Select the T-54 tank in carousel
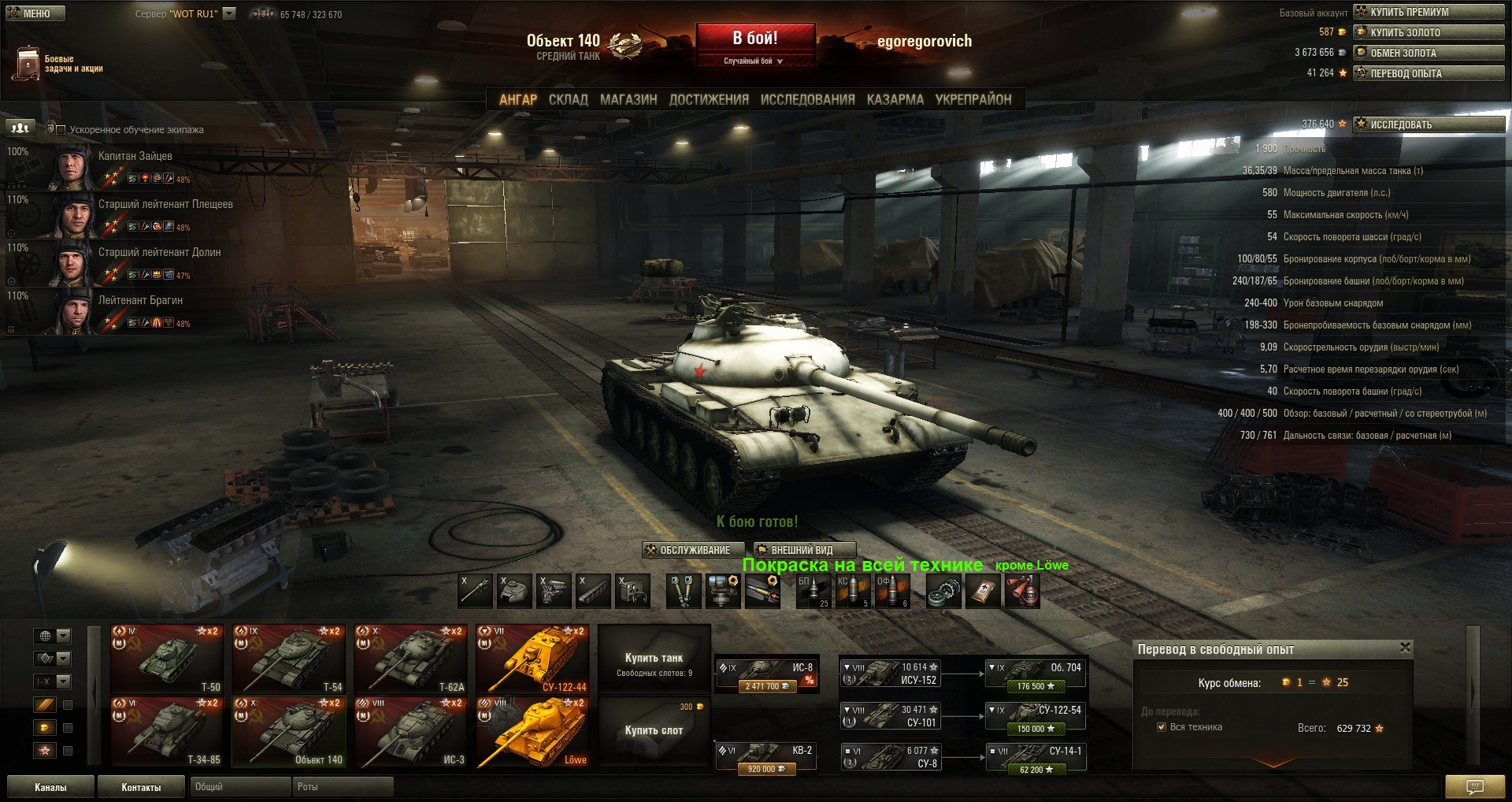The image size is (1512, 802). [x=288, y=659]
